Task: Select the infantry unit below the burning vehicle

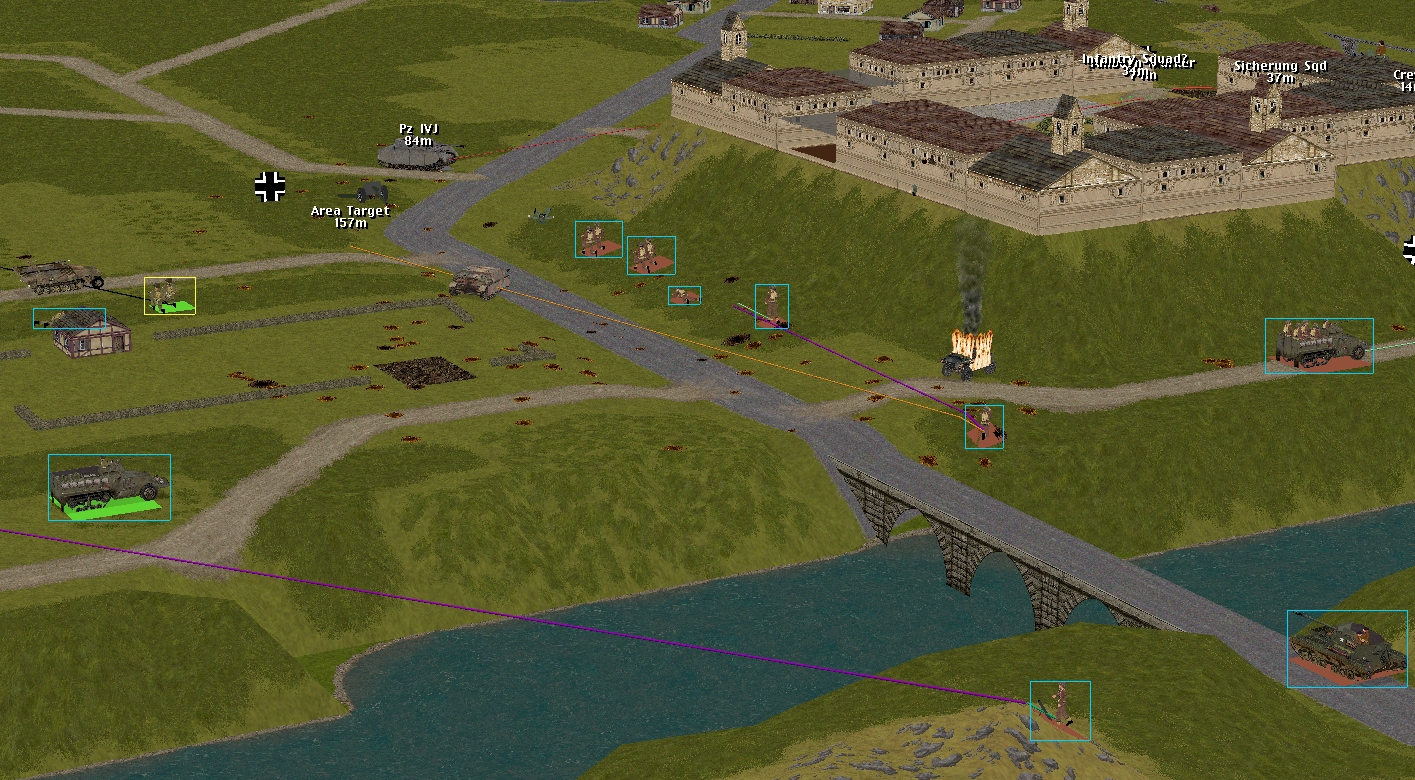Action: pos(984,426)
